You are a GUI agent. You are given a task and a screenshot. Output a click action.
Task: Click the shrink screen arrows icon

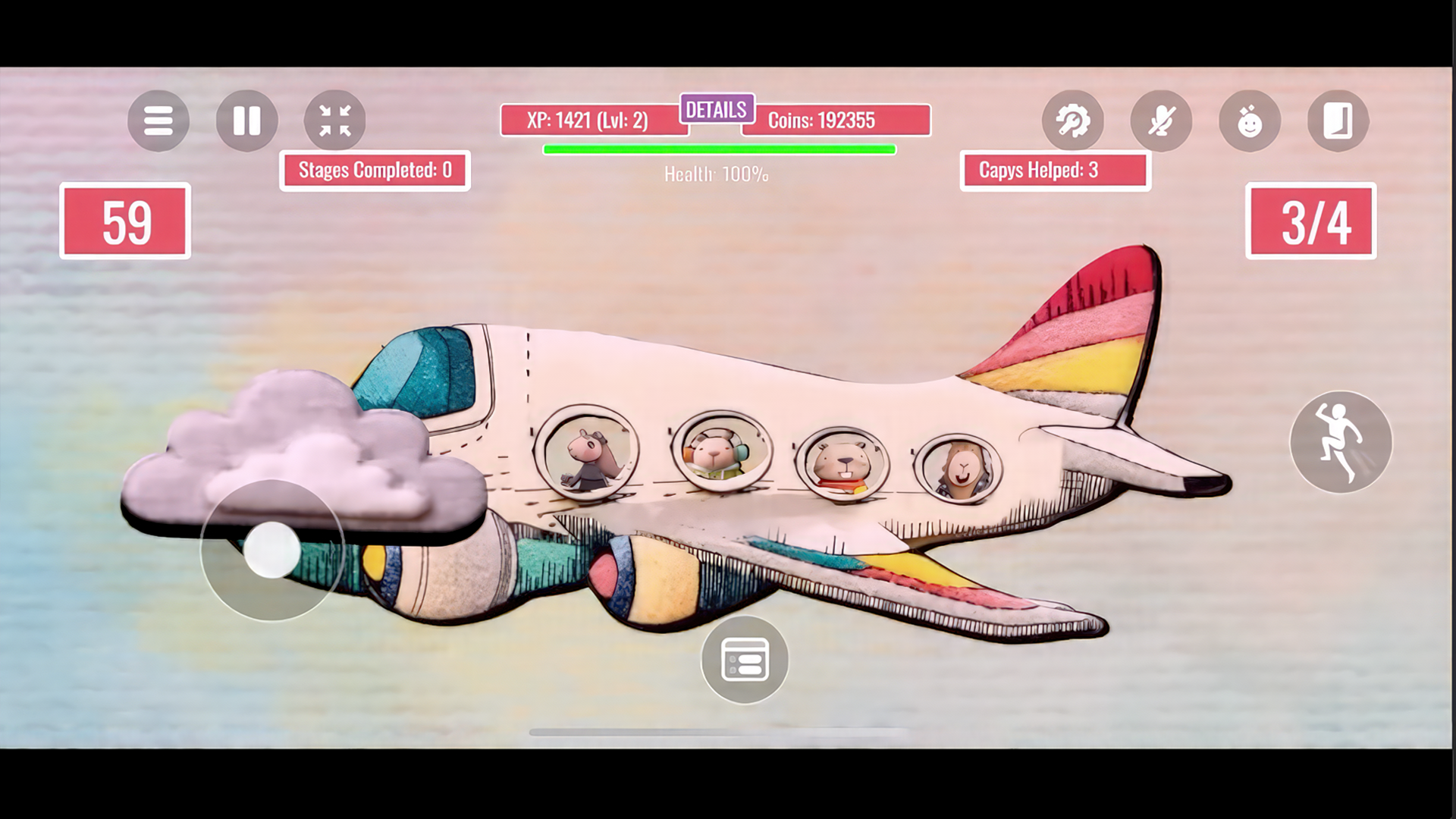point(335,119)
